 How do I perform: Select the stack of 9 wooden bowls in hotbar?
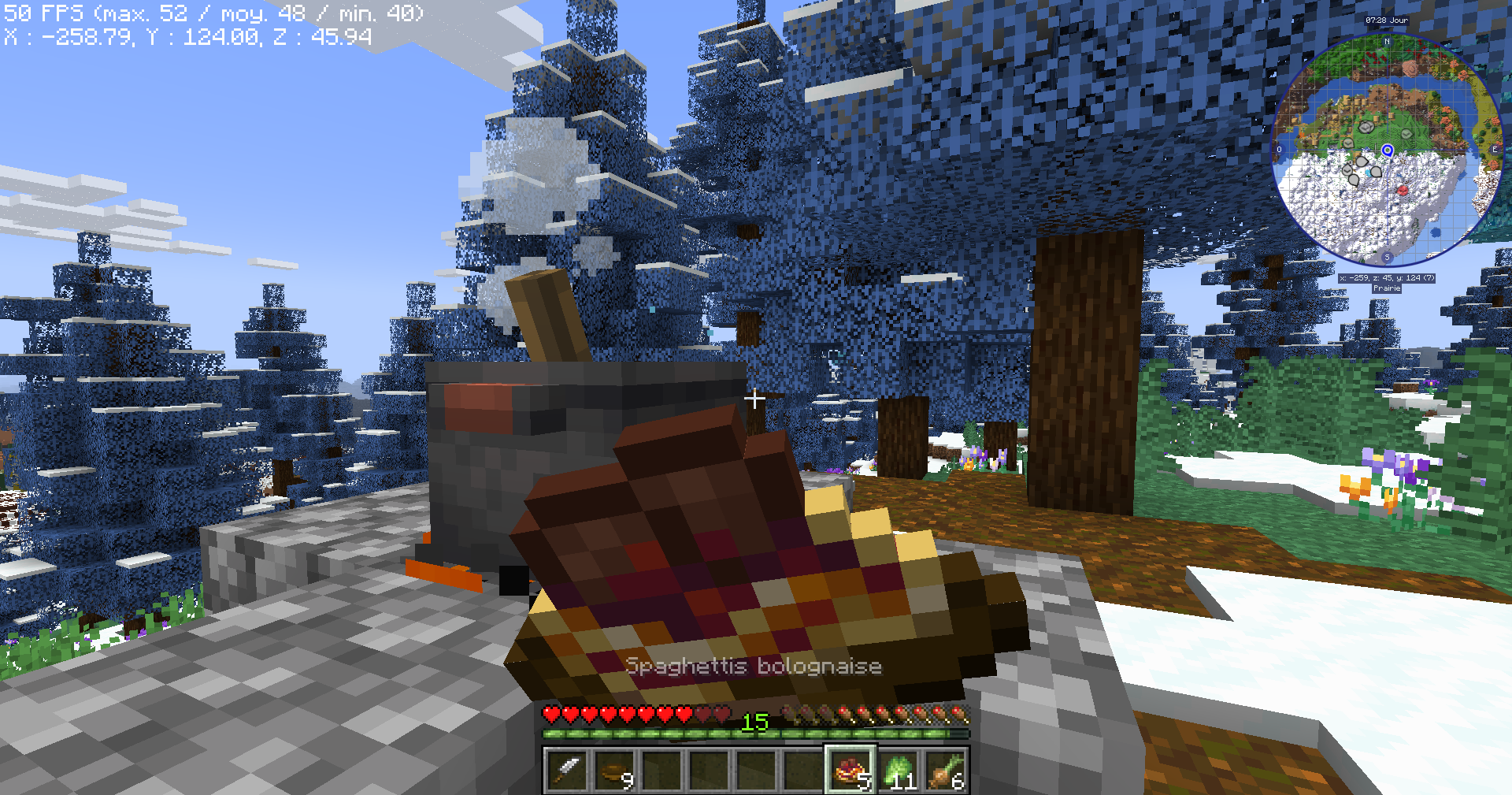pos(617,768)
